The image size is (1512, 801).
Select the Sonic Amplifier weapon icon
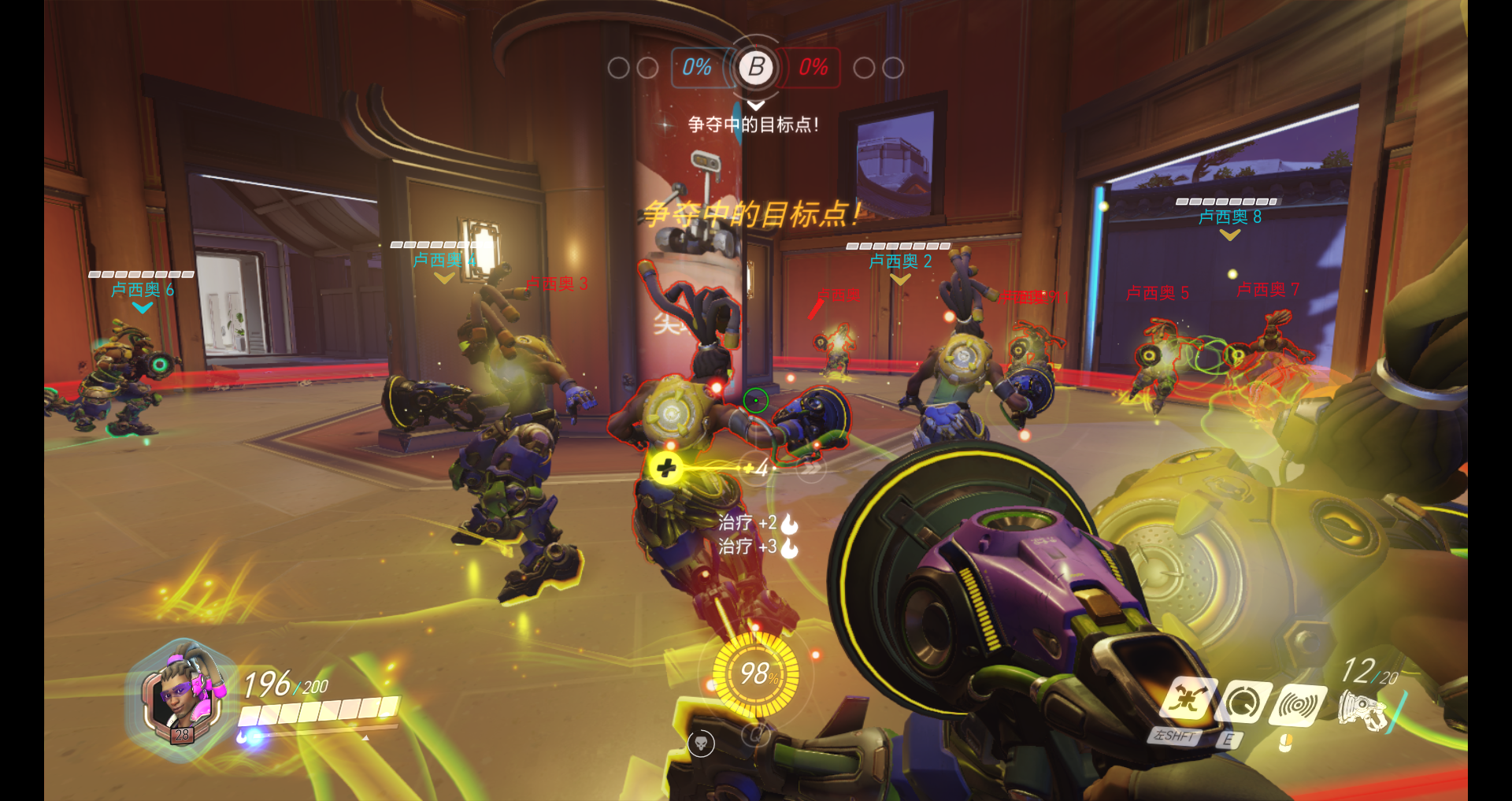(1362, 710)
